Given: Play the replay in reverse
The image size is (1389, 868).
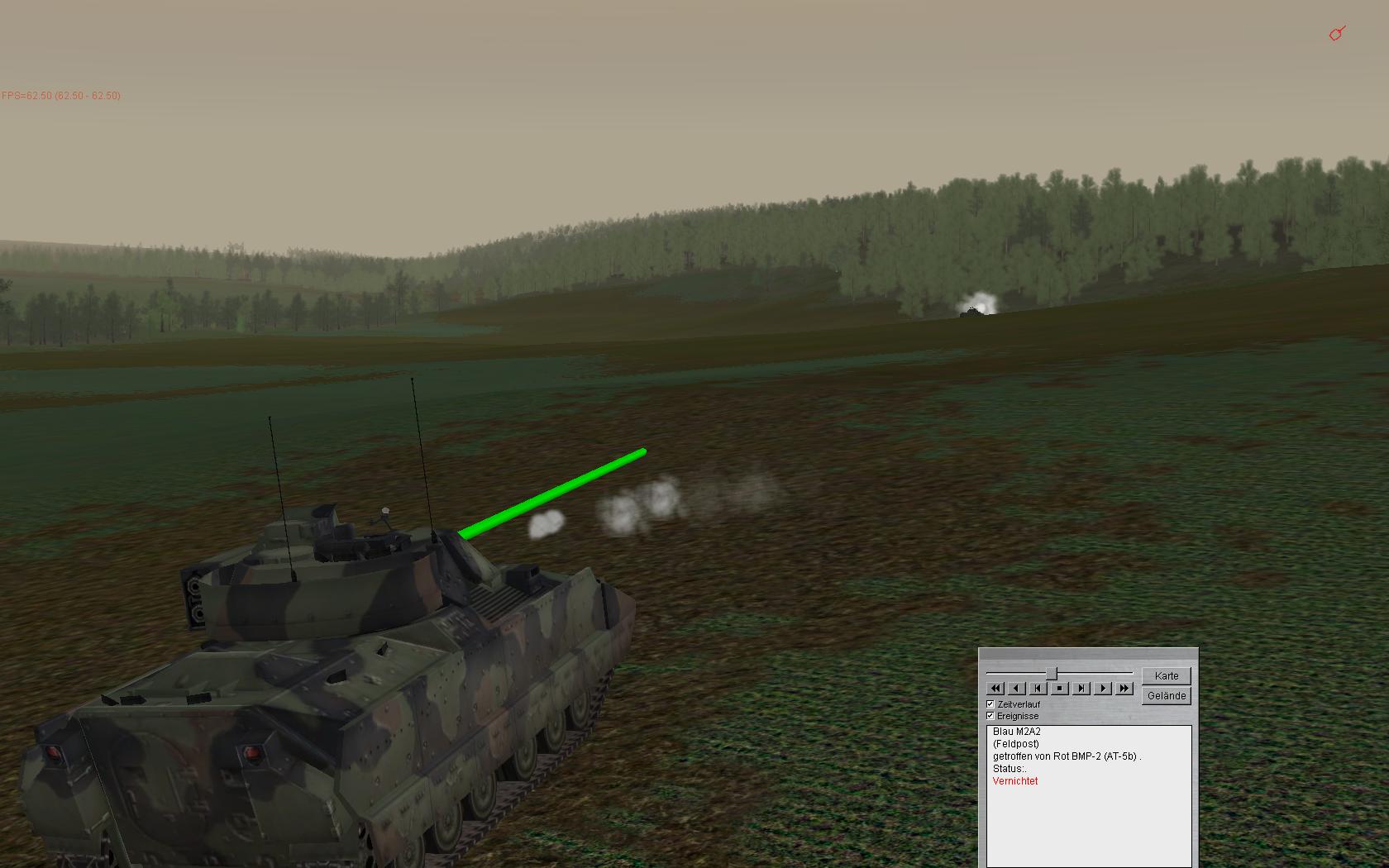Looking at the screenshot, I should coord(1017,688).
